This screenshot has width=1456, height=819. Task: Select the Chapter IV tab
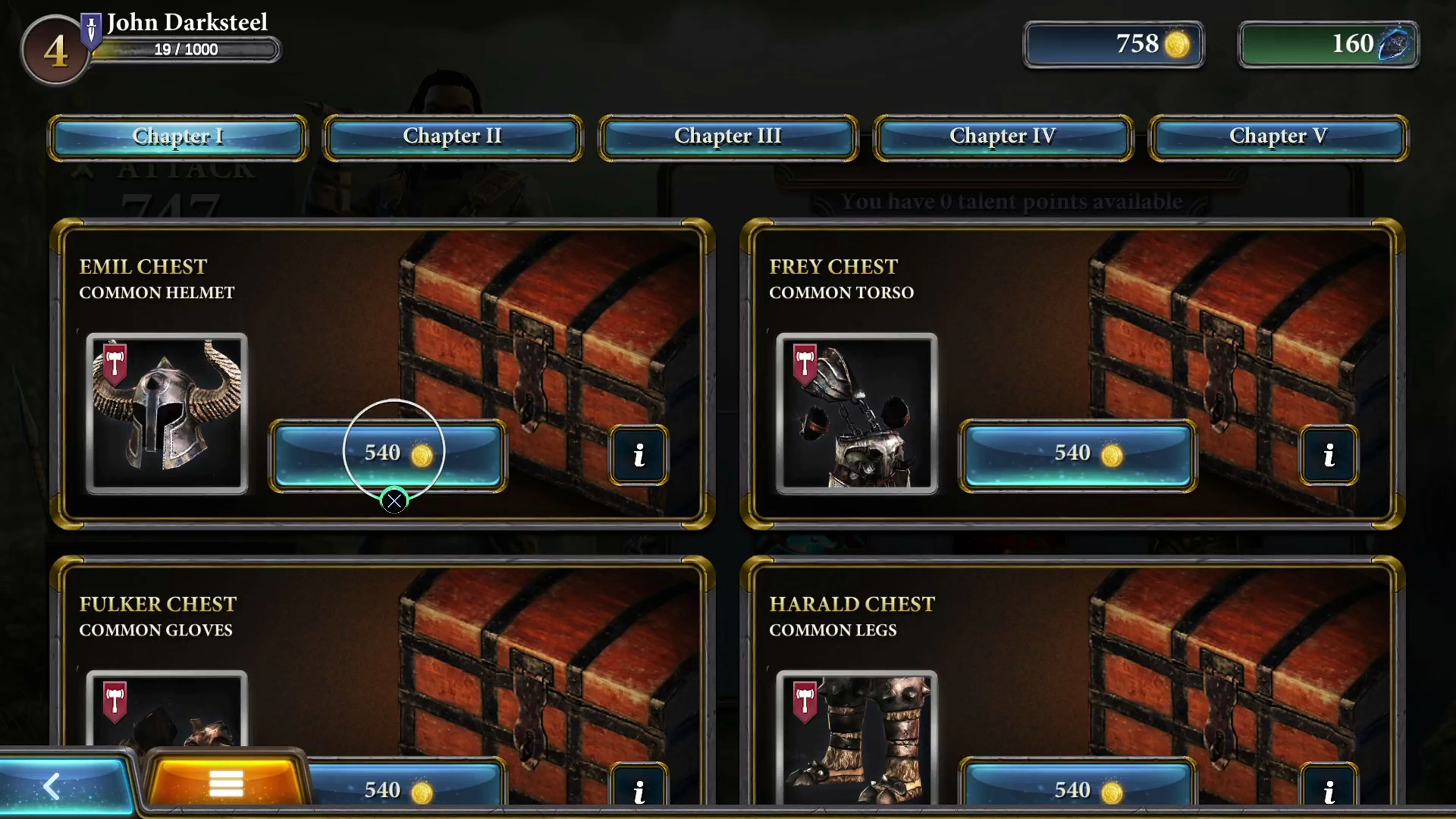pyautogui.click(x=1003, y=136)
